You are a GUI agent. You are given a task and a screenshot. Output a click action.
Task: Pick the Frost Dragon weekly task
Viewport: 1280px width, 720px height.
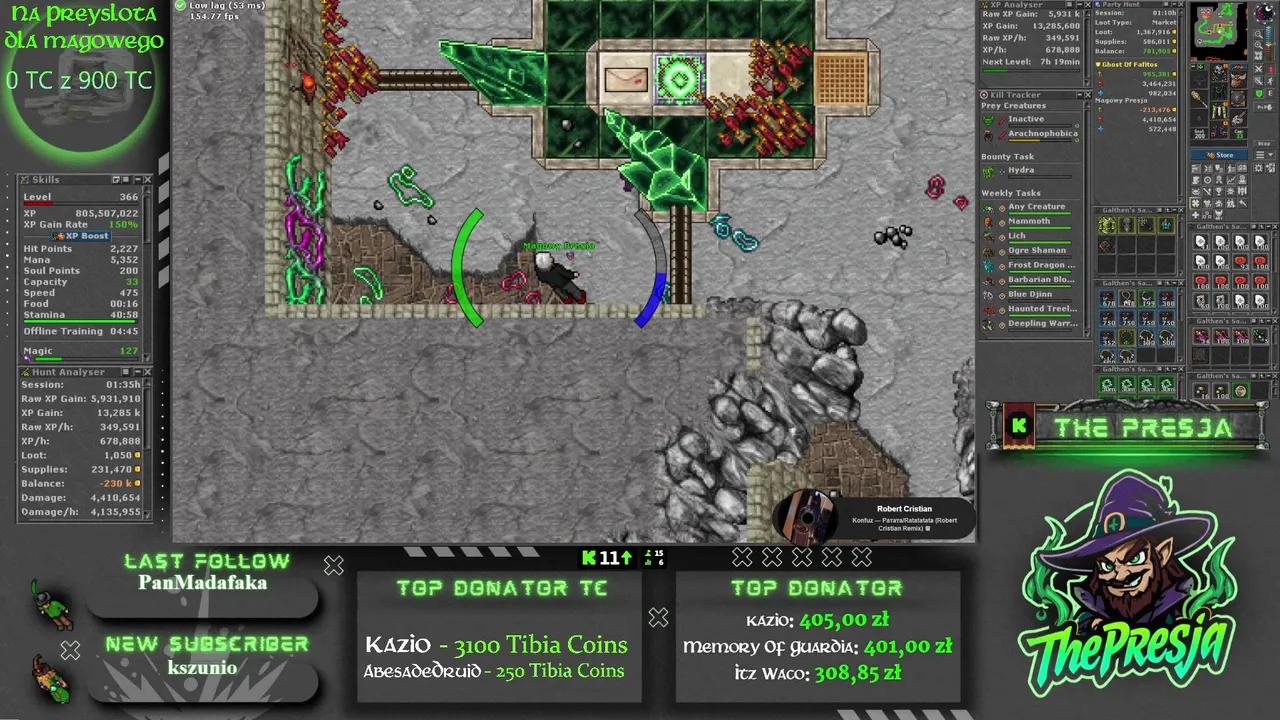[1036, 265]
